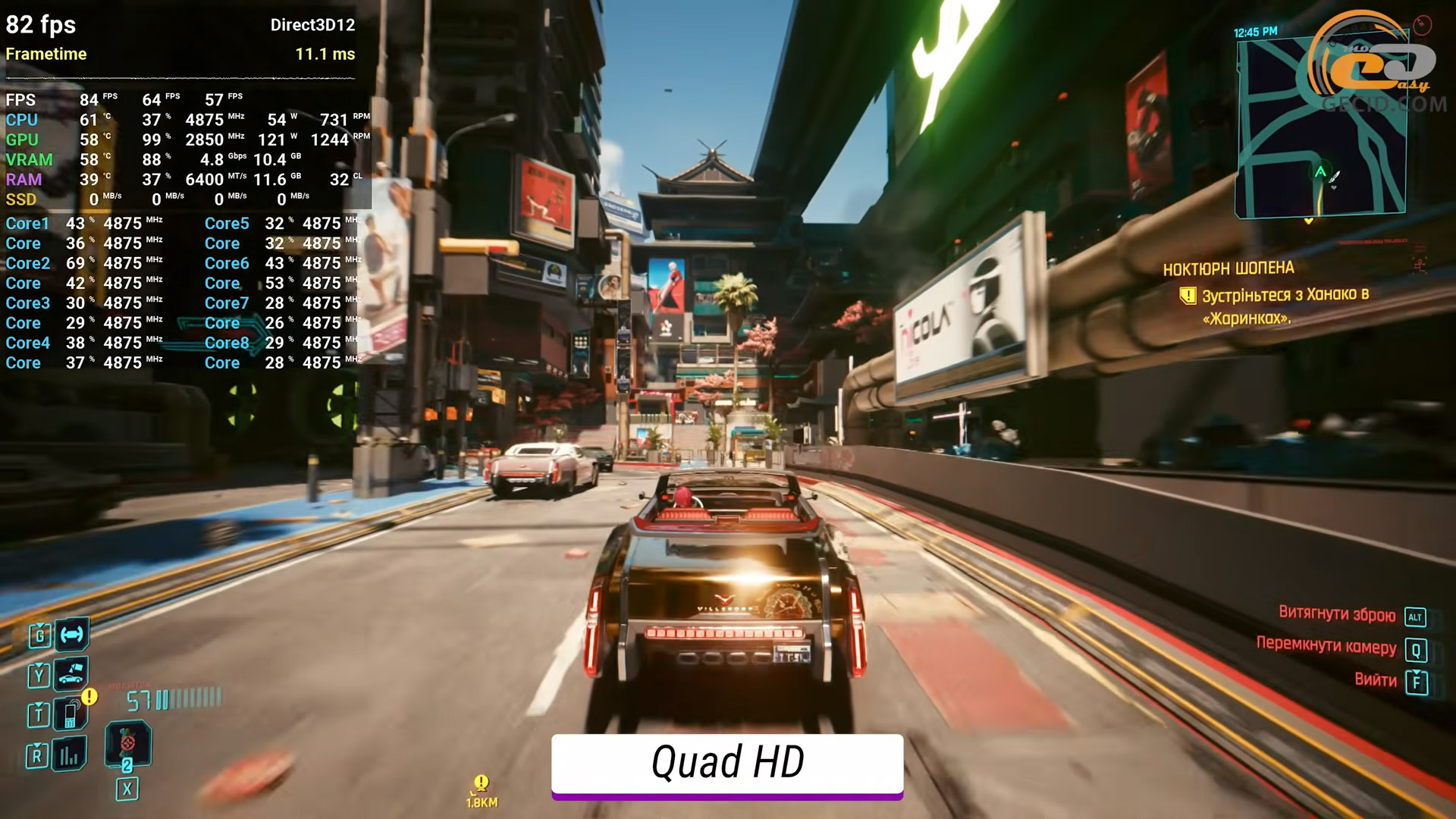This screenshot has width=1456, height=819.
Task: Select the consumable inhaler quick slot
Action: pyautogui.click(x=127, y=743)
